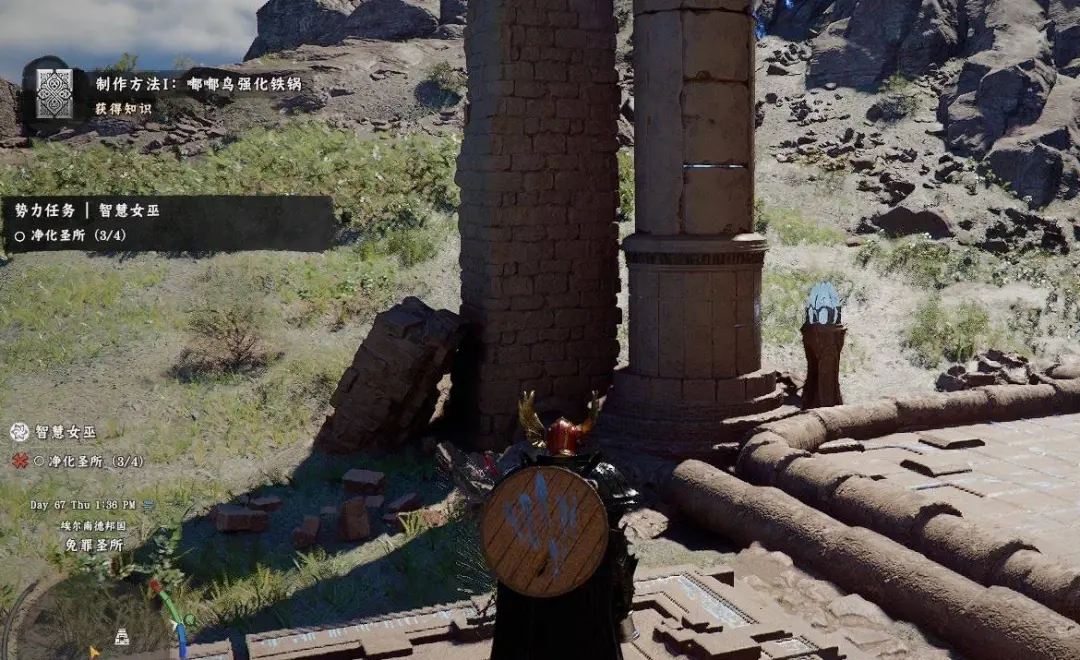Click the sanctum building marker on the minimap
Image resolution: width=1080 pixels, height=660 pixels.
click(x=121, y=635)
